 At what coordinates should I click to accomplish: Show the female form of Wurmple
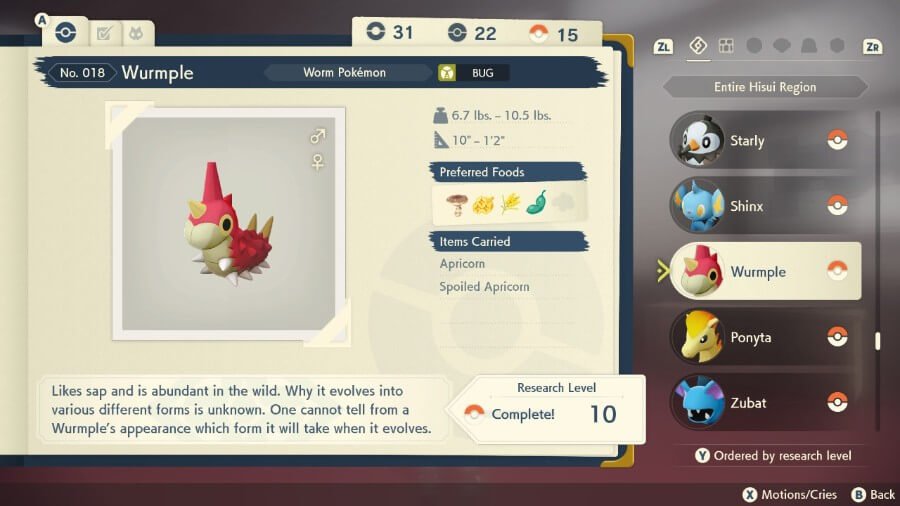(x=318, y=161)
